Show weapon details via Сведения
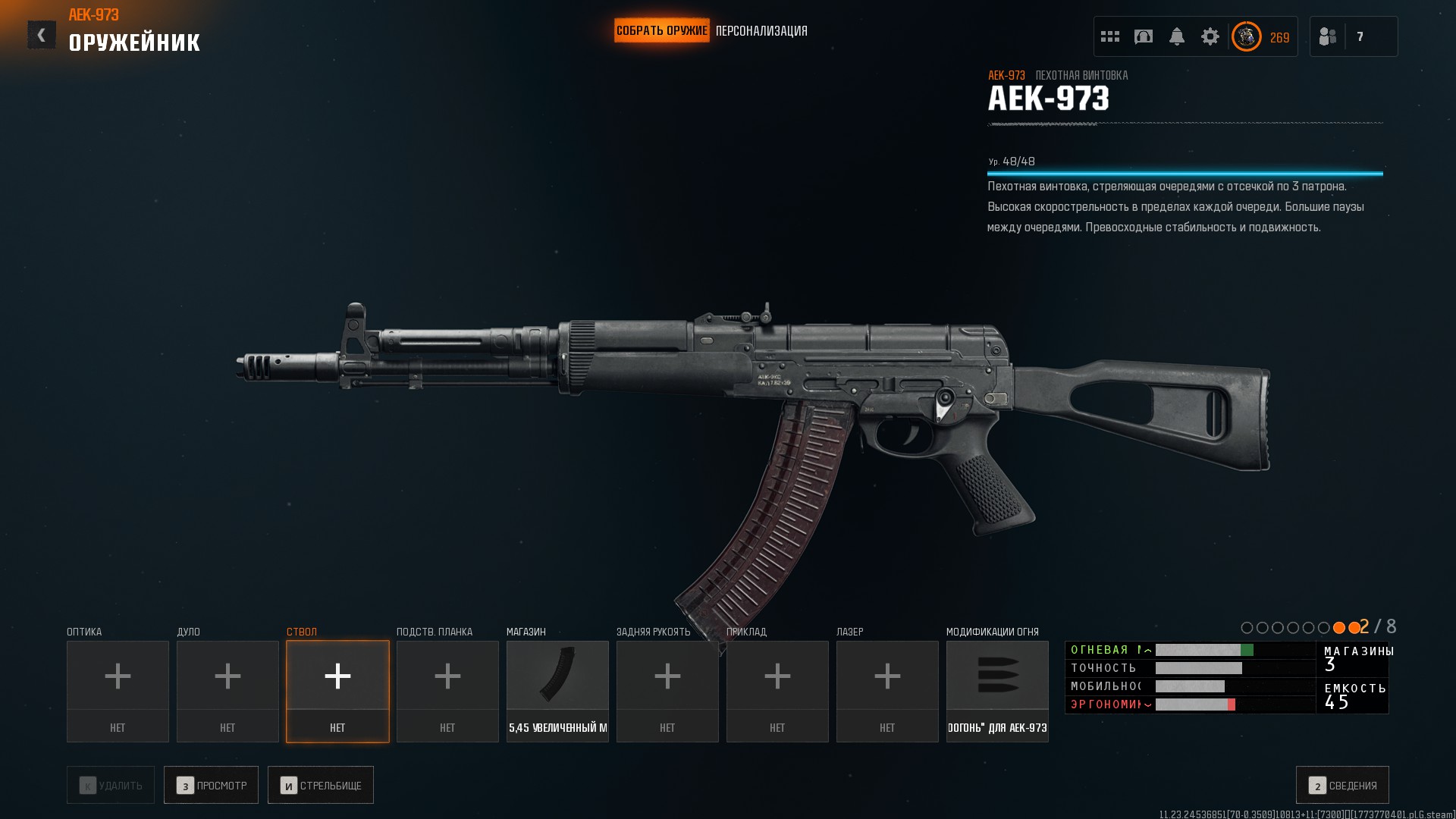The width and height of the screenshot is (1456, 819). click(x=1342, y=785)
